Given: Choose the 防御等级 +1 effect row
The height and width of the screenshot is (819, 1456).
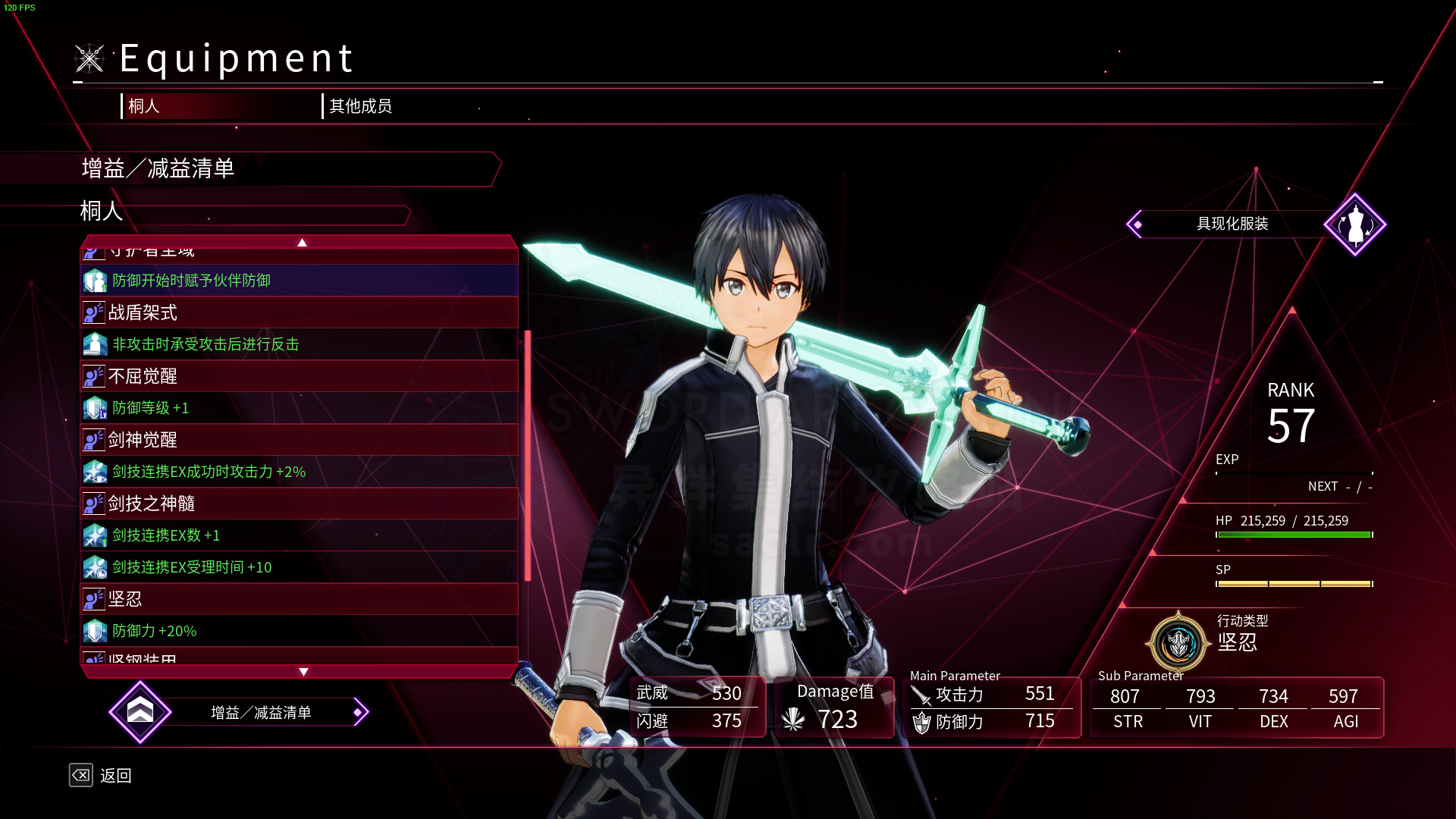Looking at the screenshot, I should point(299,408).
